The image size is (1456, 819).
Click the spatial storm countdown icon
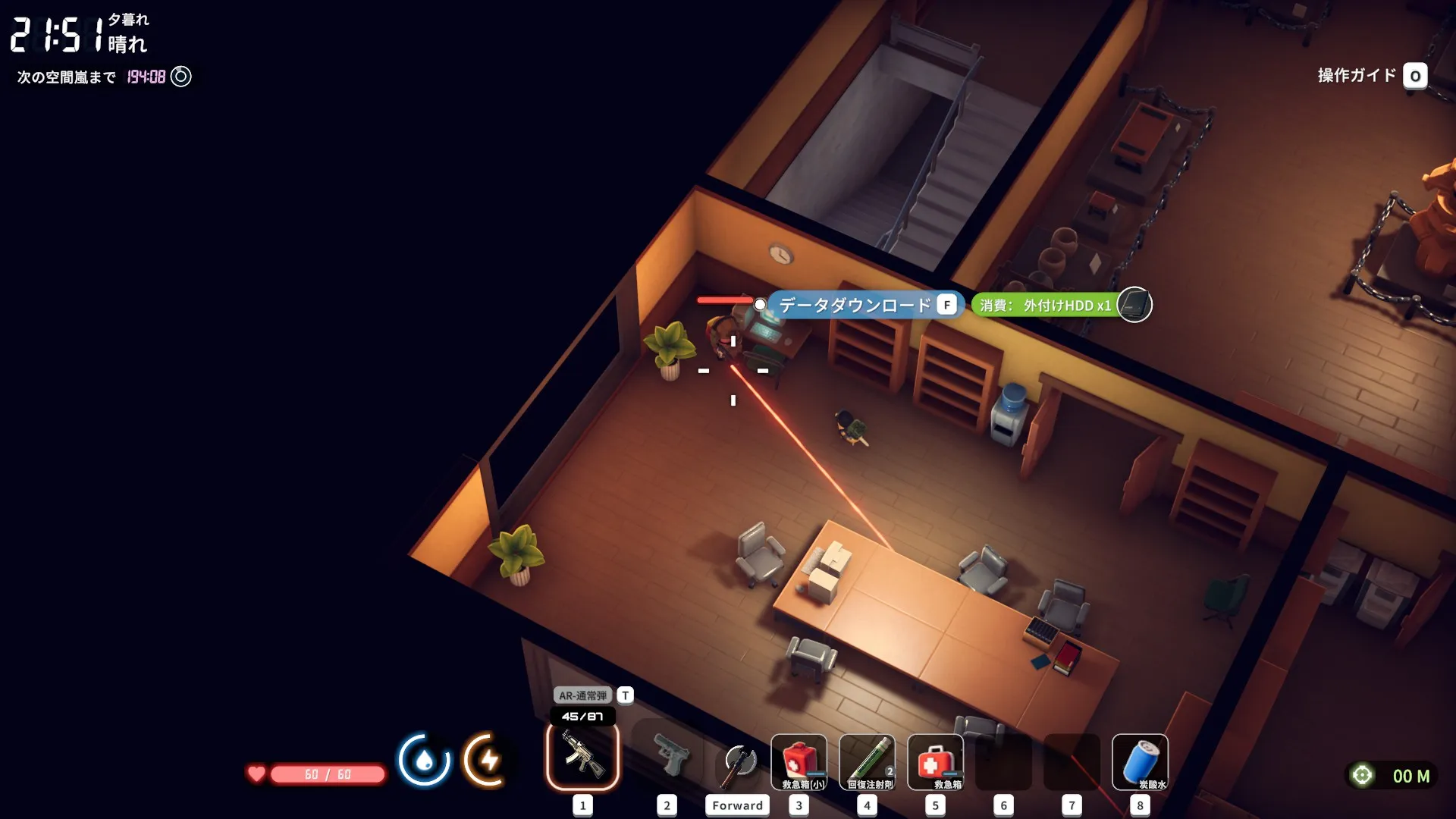[x=181, y=77]
